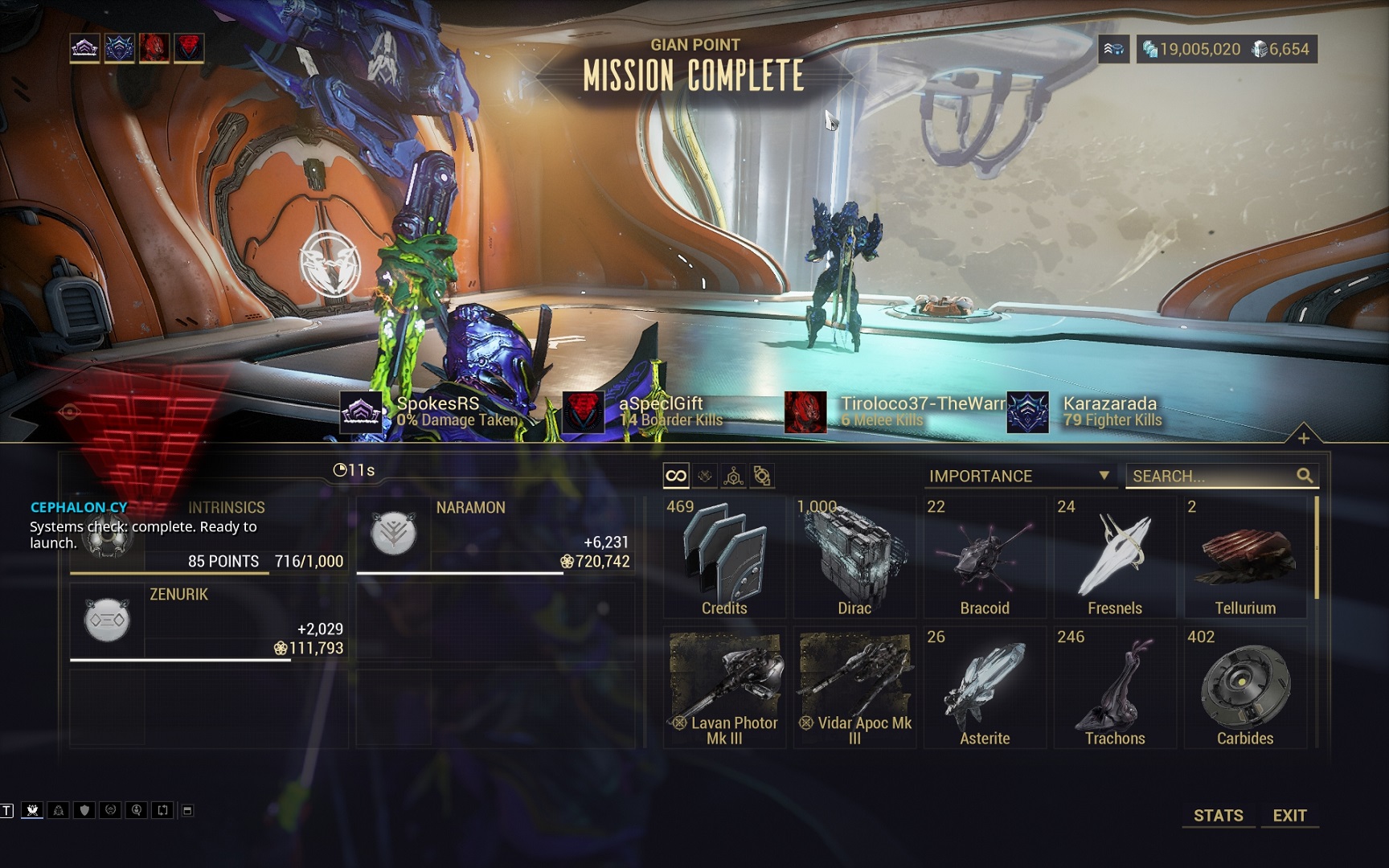Select the Fresnels reward tile
This screenshot has height=868, width=1389.
pos(1115,558)
